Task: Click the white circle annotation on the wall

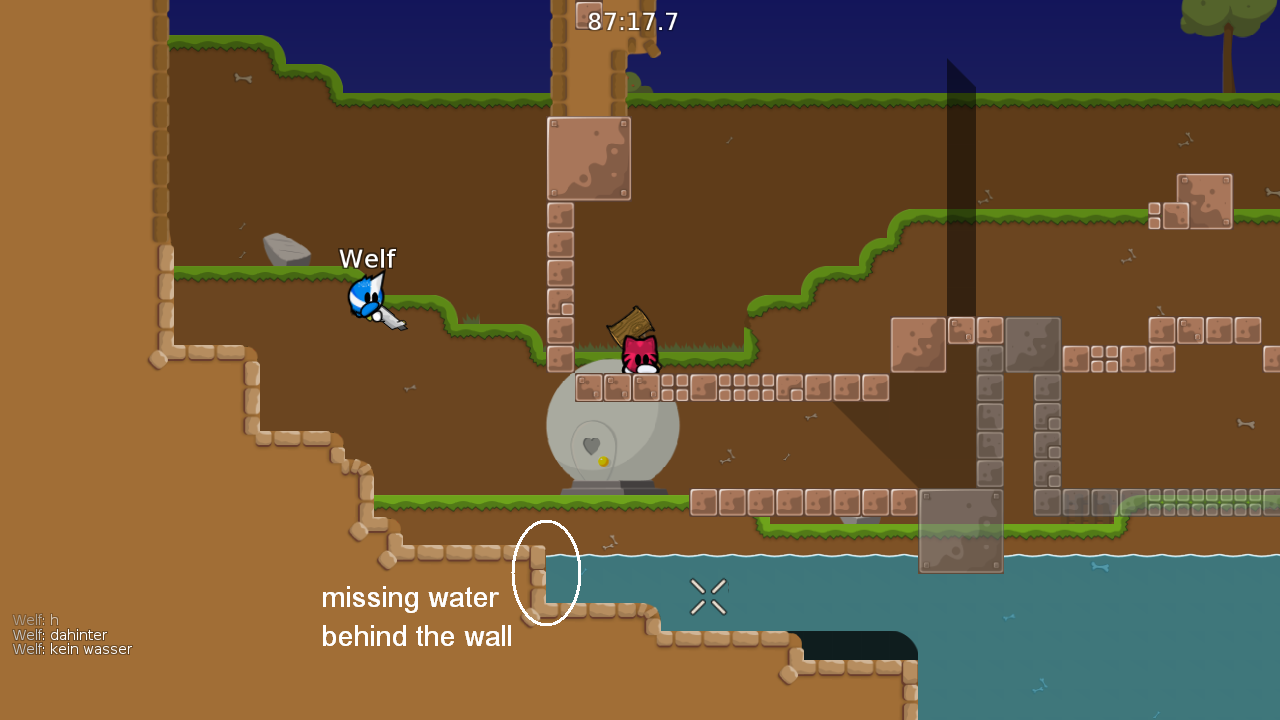Action: point(547,573)
